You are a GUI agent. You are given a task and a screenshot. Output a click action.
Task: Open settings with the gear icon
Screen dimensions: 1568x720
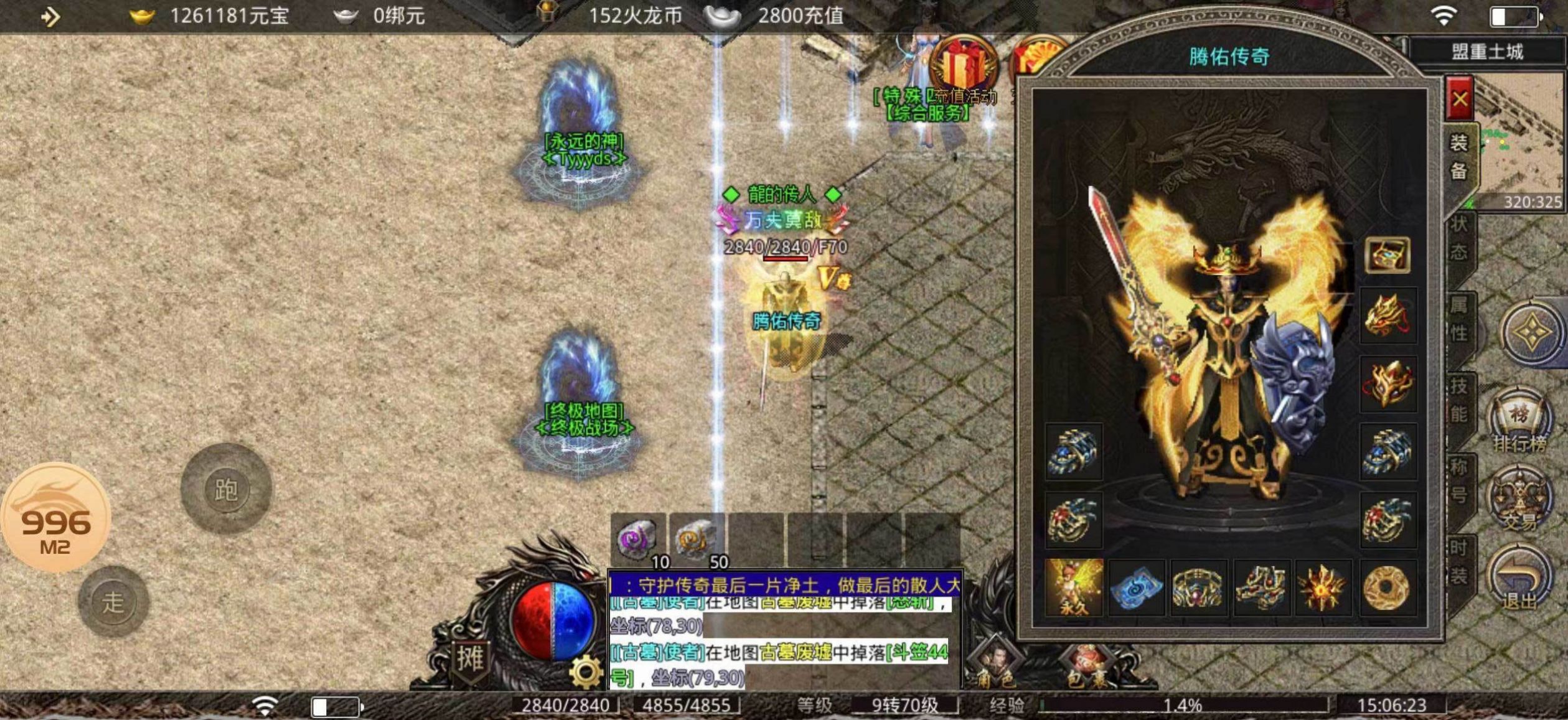pos(586,672)
